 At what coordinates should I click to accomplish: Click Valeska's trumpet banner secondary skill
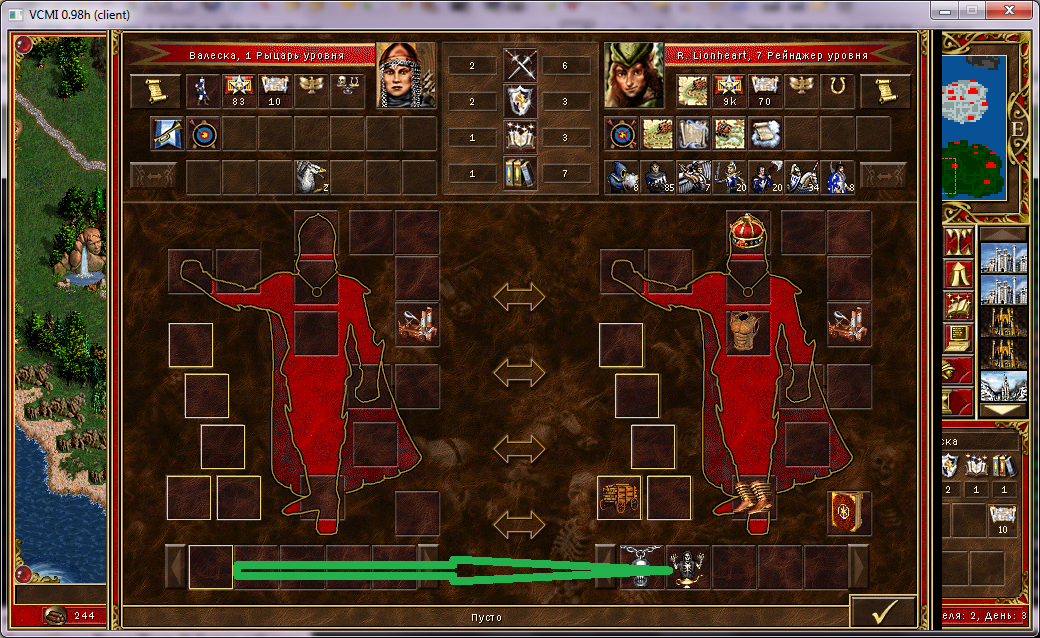(166, 133)
